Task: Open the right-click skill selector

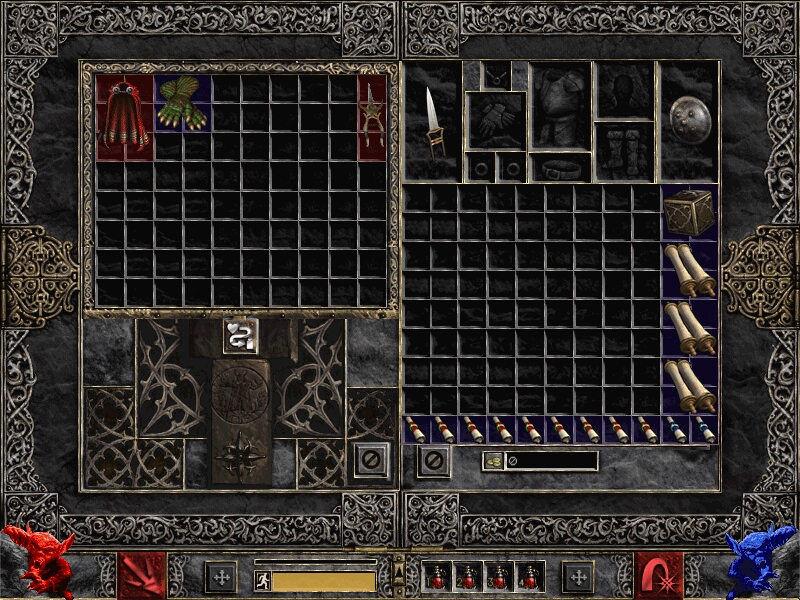Action: click(659, 576)
